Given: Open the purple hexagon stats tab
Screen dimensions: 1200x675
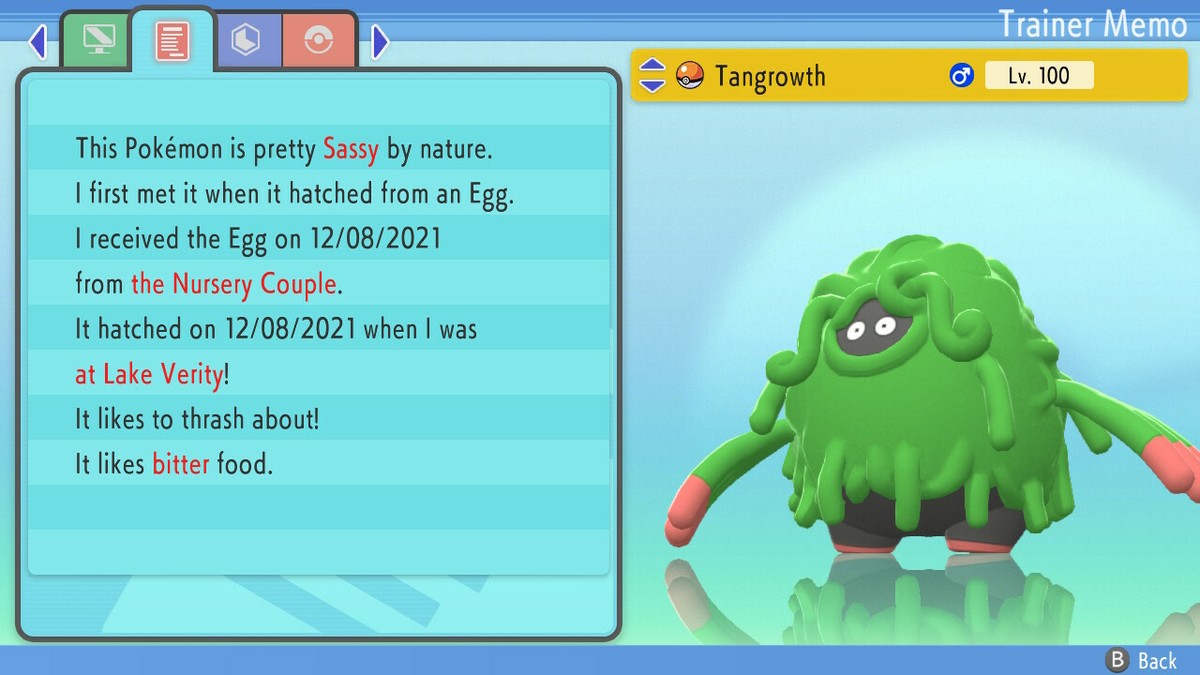Looking at the screenshot, I should click(x=245, y=41).
